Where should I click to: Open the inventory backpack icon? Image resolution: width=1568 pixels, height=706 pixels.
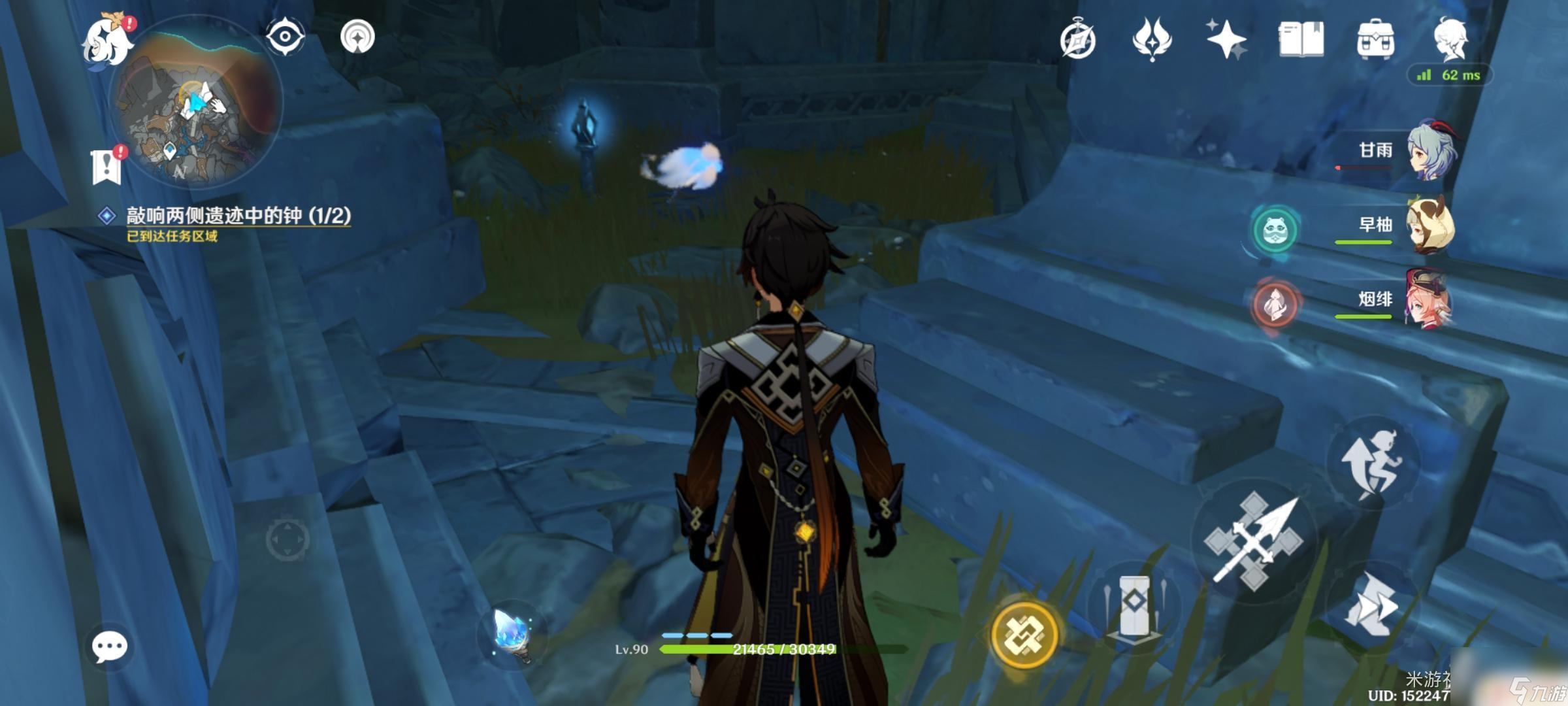pos(1375,39)
